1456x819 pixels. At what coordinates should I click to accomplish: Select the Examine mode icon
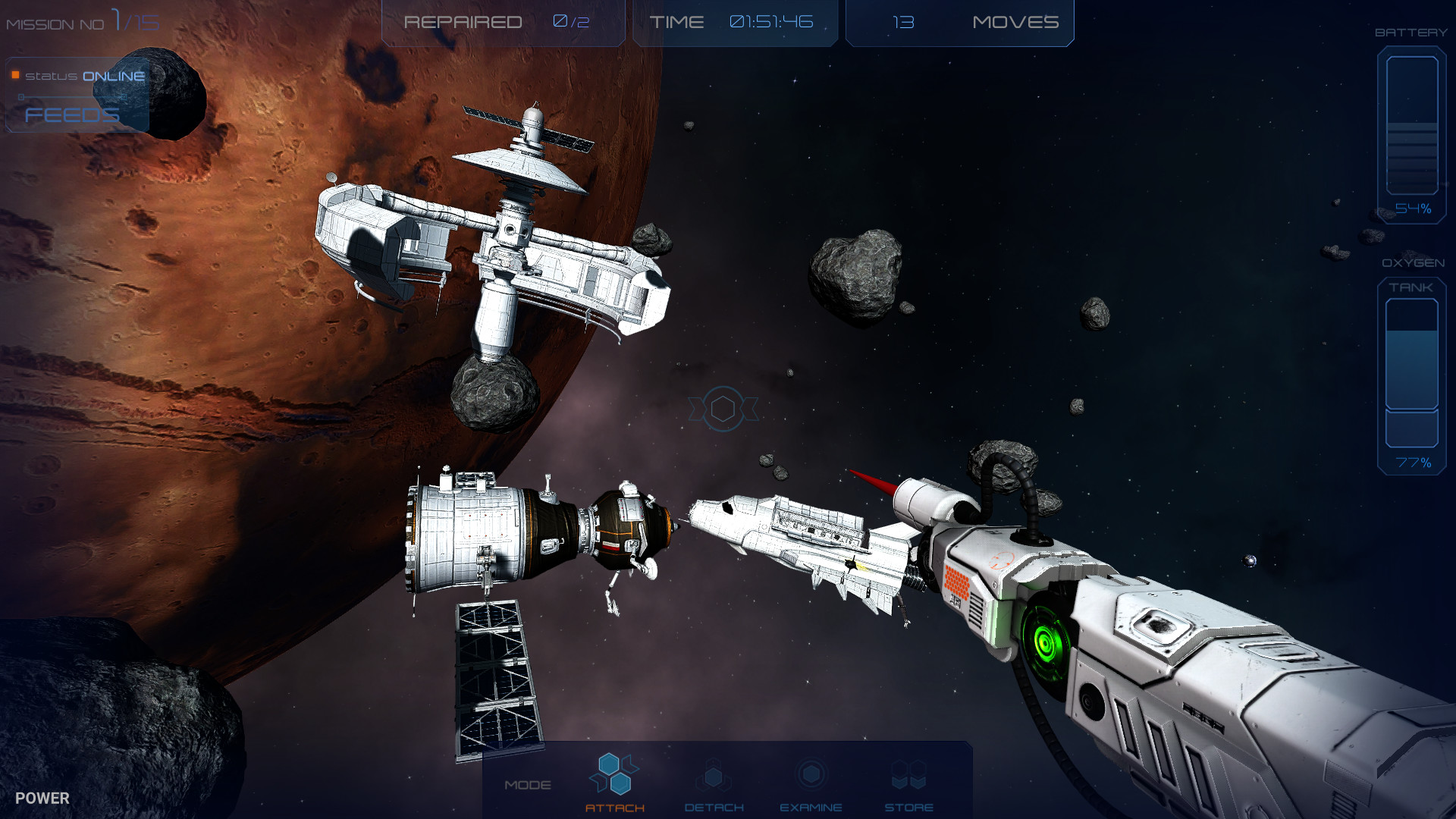pyautogui.click(x=812, y=775)
